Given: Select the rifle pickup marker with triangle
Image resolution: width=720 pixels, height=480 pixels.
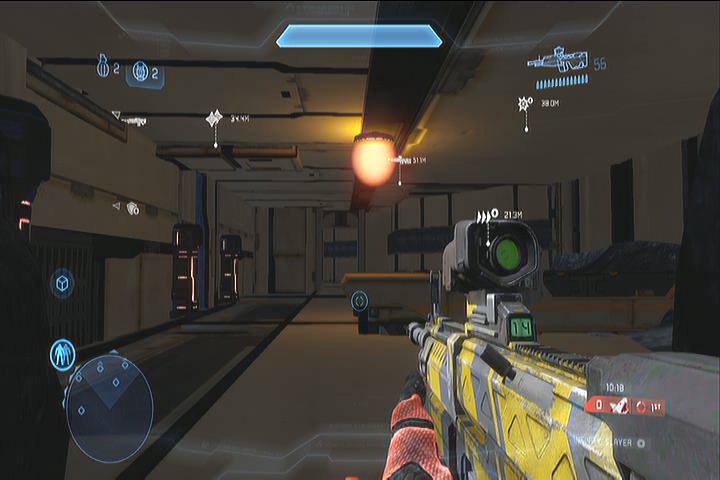Looking at the screenshot, I should point(132,120).
